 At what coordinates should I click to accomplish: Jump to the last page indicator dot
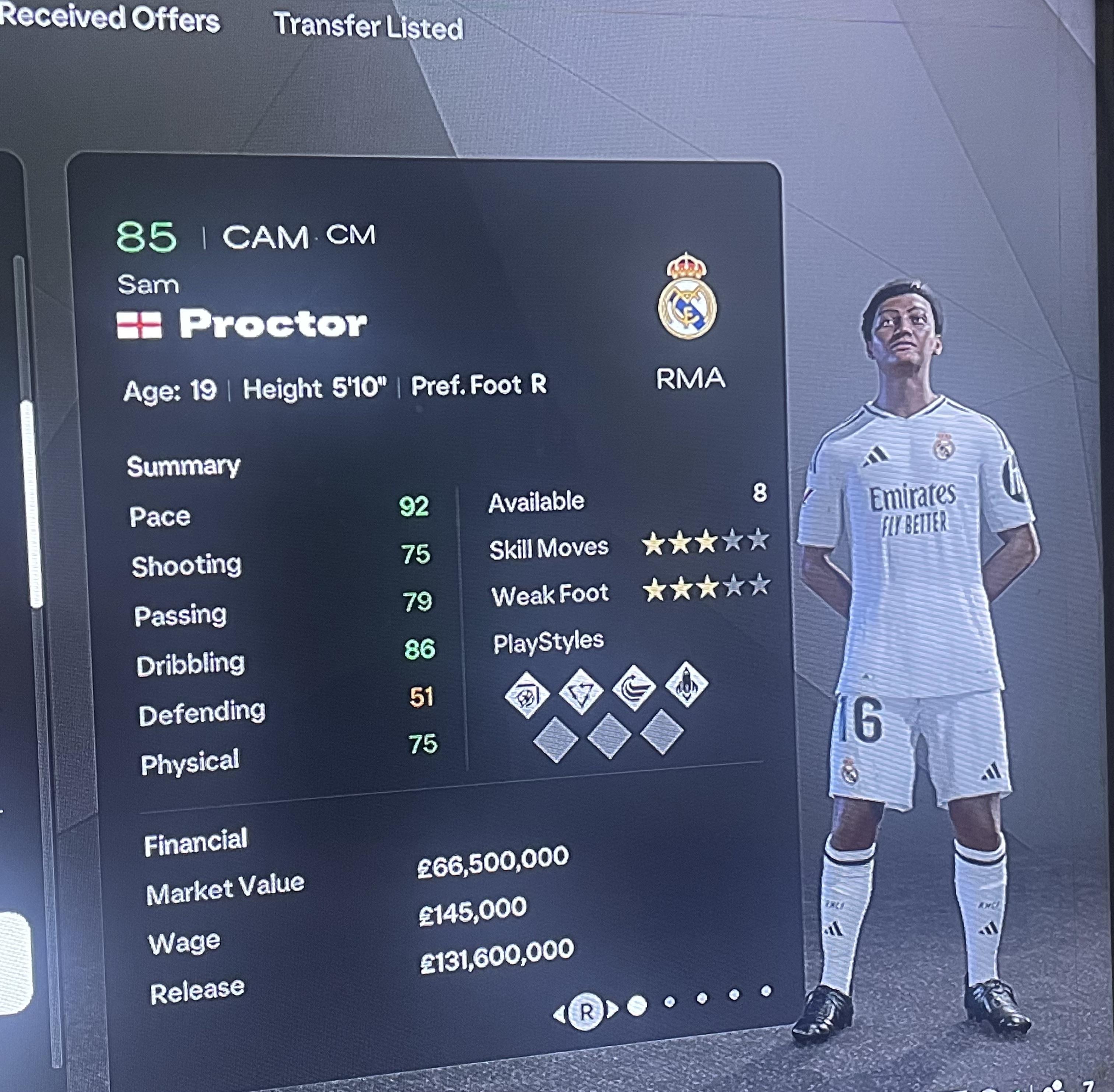766,991
